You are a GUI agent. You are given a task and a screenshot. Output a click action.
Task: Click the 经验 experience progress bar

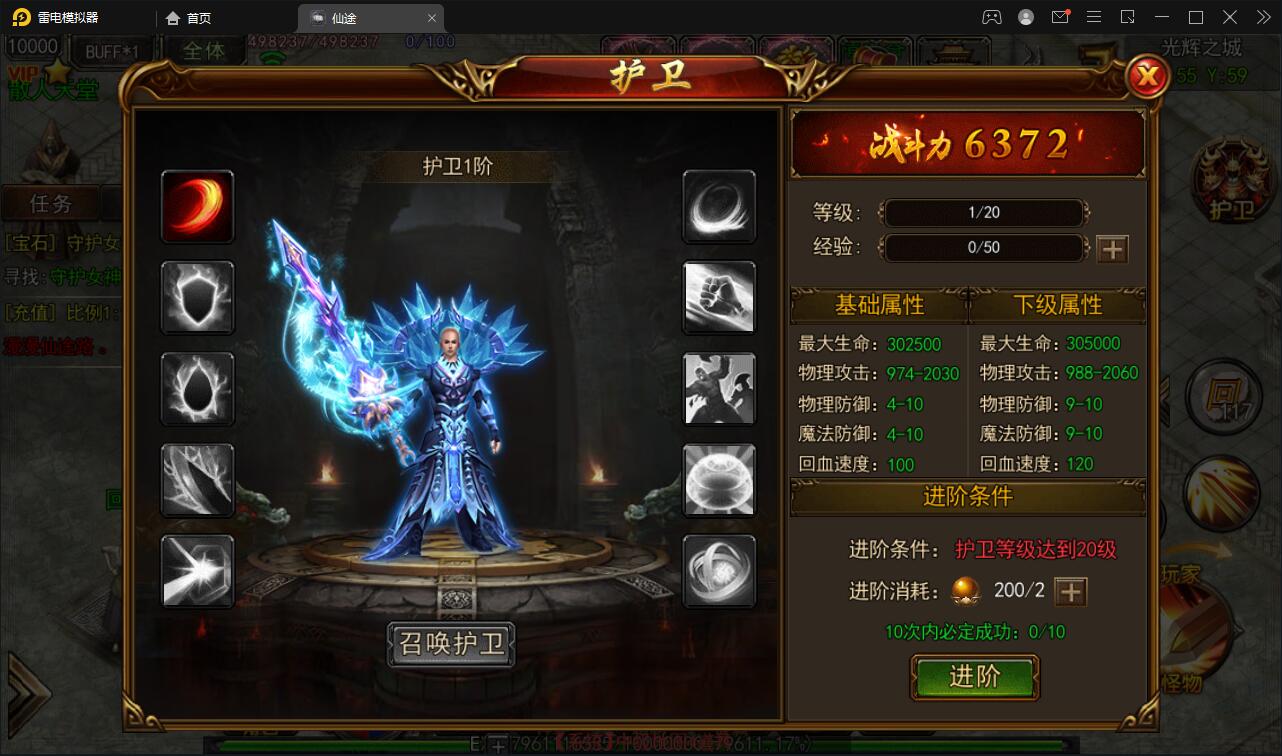pyautogui.click(x=983, y=247)
